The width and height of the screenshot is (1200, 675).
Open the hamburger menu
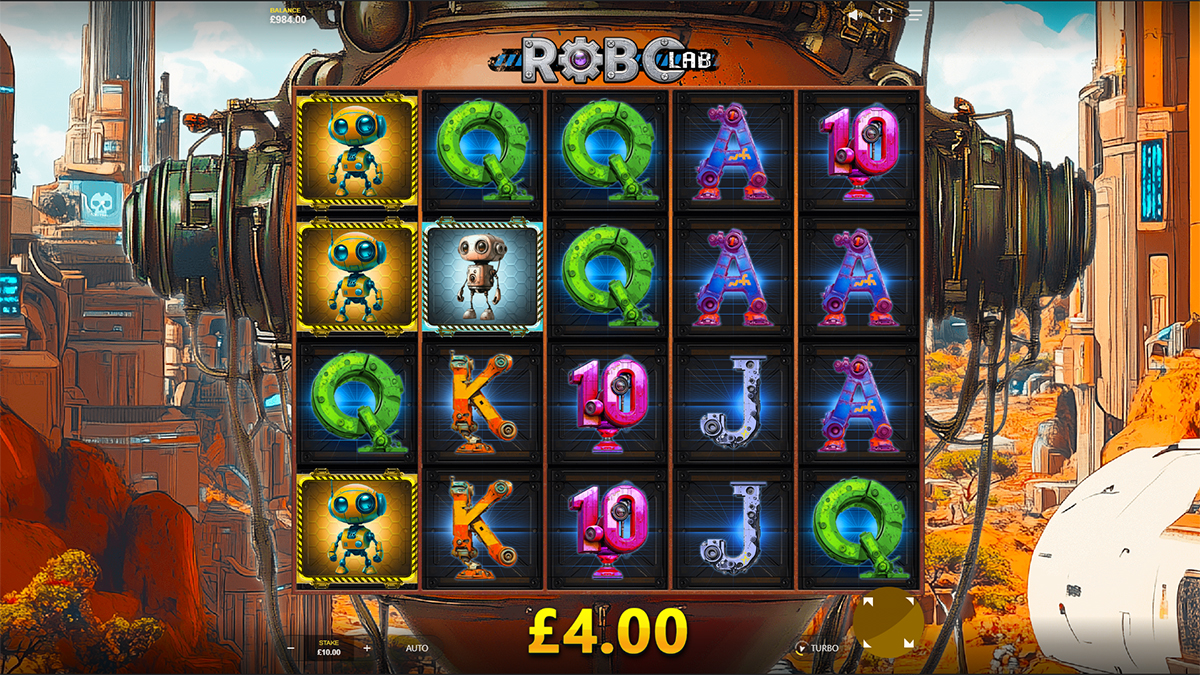pos(915,15)
